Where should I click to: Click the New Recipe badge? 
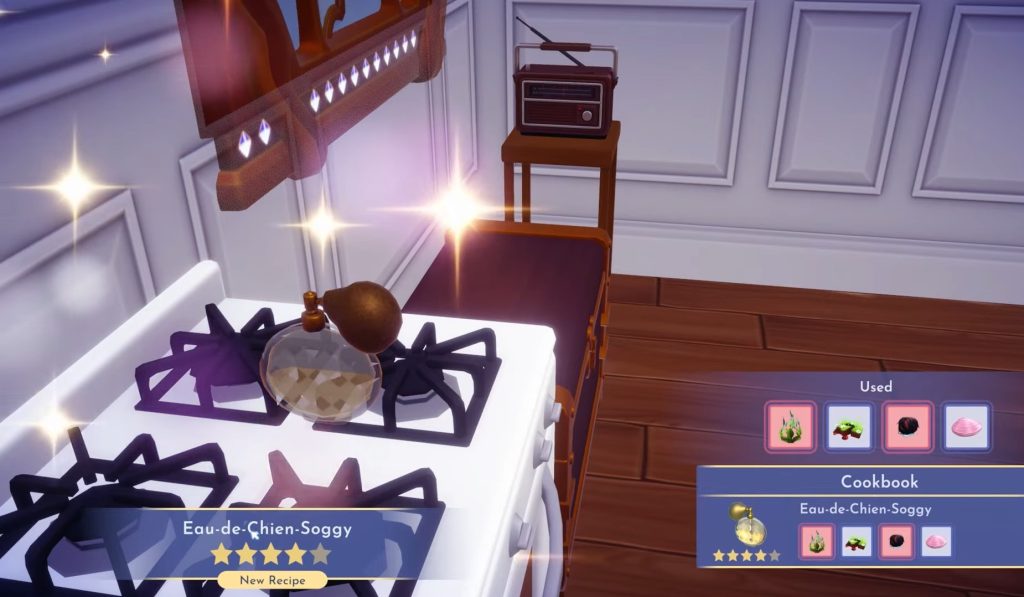coord(272,579)
